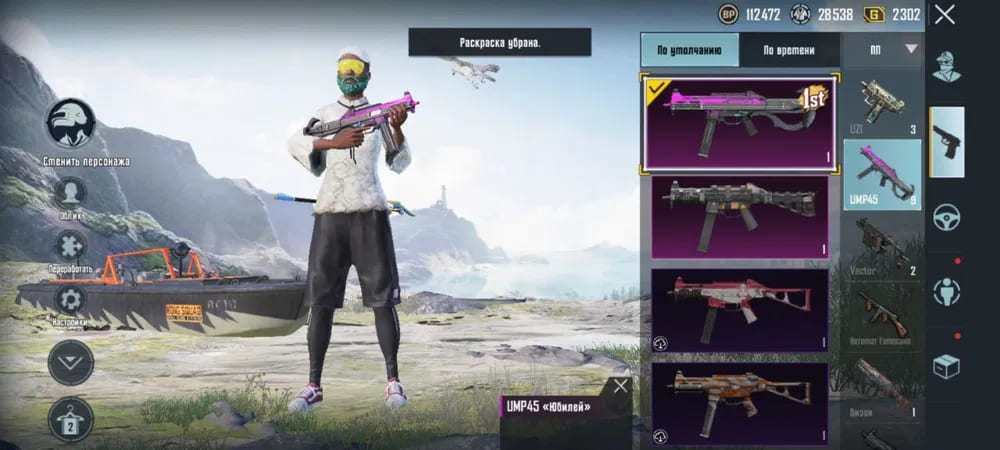Select the UMP45 weapon category
1000x450 pixels.
tap(882, 174)
